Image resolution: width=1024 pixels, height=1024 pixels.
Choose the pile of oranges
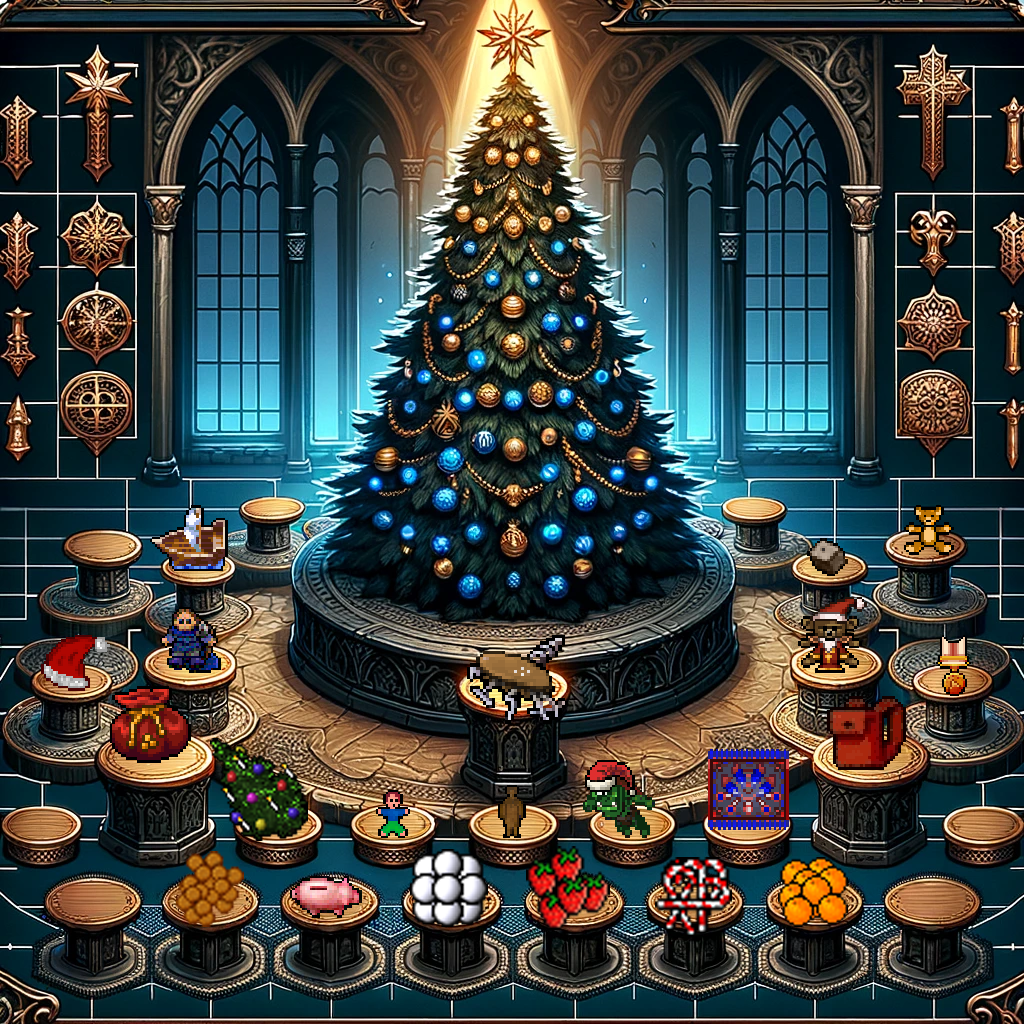tap(813, 890)
